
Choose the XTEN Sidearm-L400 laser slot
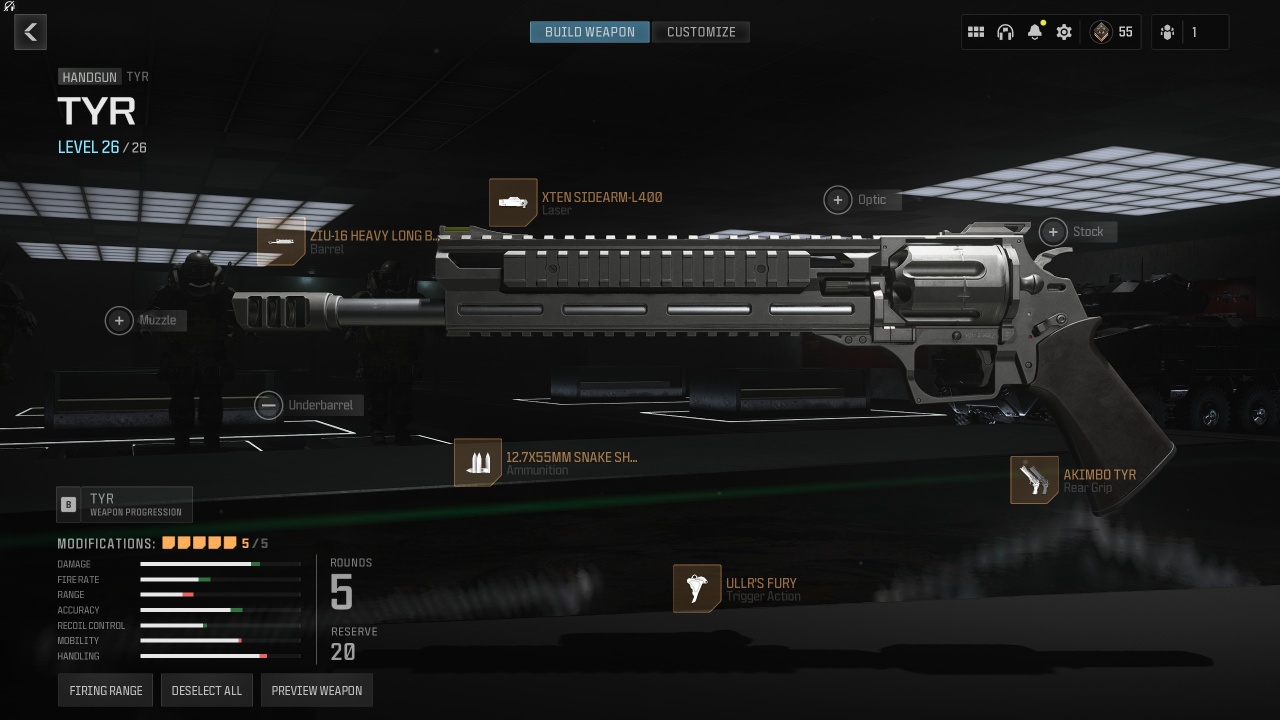pyautogui.click(x=513, y=203)
